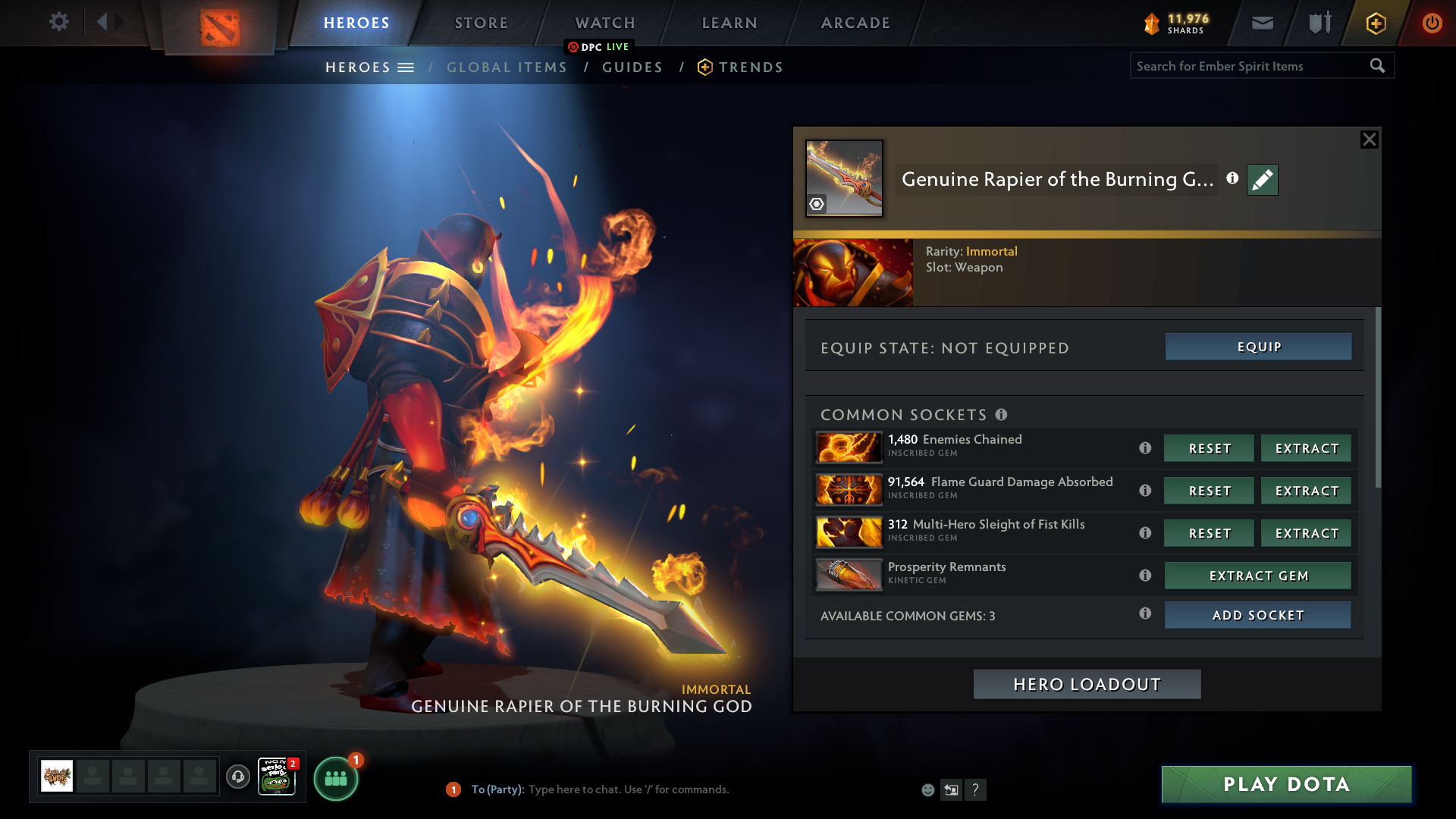Open the Watch tab
Viewport: 1456px width, 819px height.
pos(605,23)
